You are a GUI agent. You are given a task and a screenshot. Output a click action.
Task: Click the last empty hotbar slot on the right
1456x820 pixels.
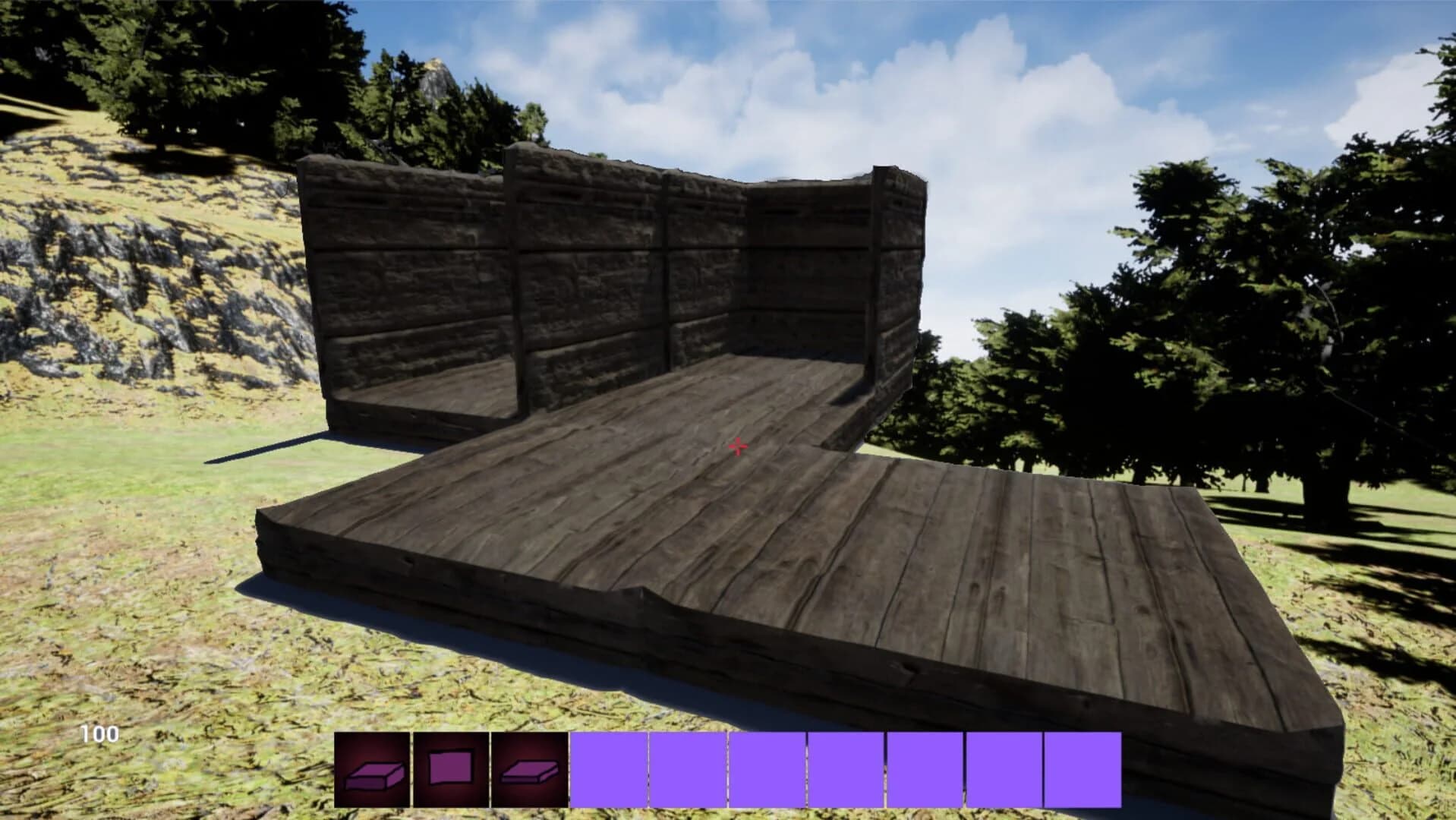[x=1082, y=768]
